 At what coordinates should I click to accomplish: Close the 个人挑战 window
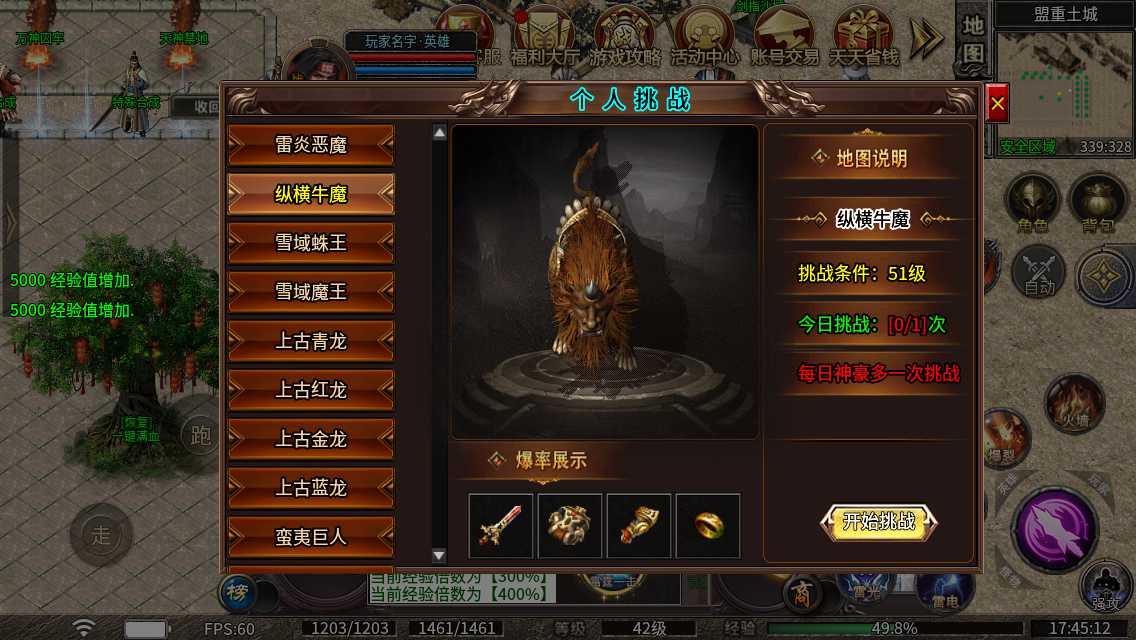(997, 103)
